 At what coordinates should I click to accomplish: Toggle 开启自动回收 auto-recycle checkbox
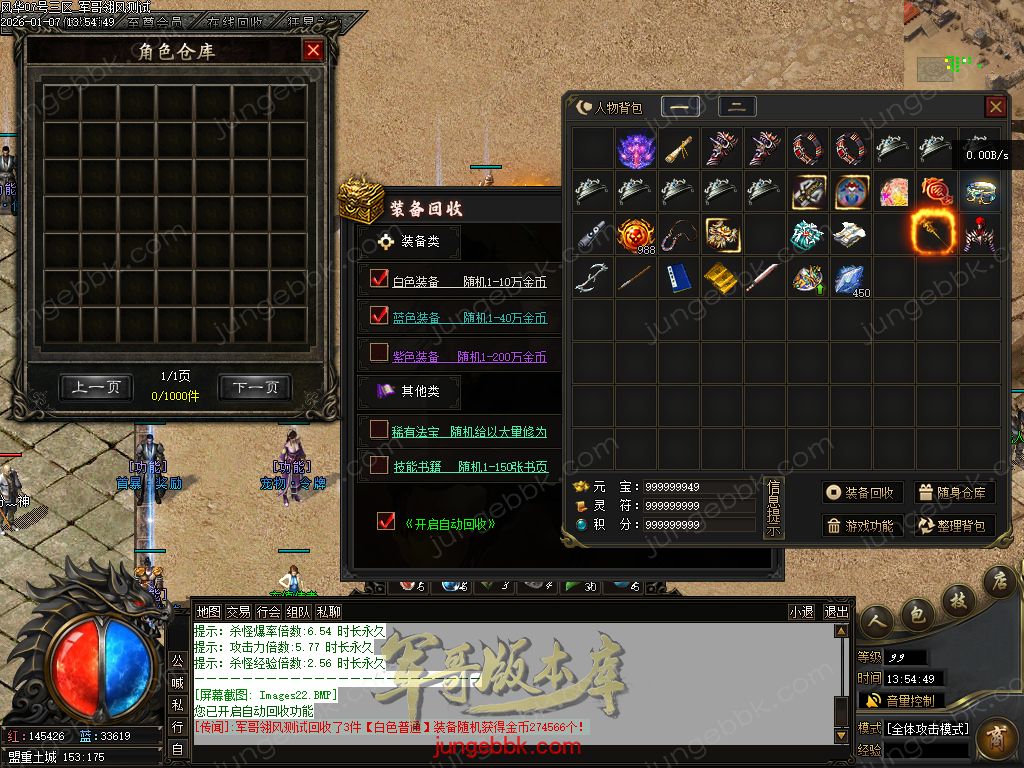pos(386,521)
